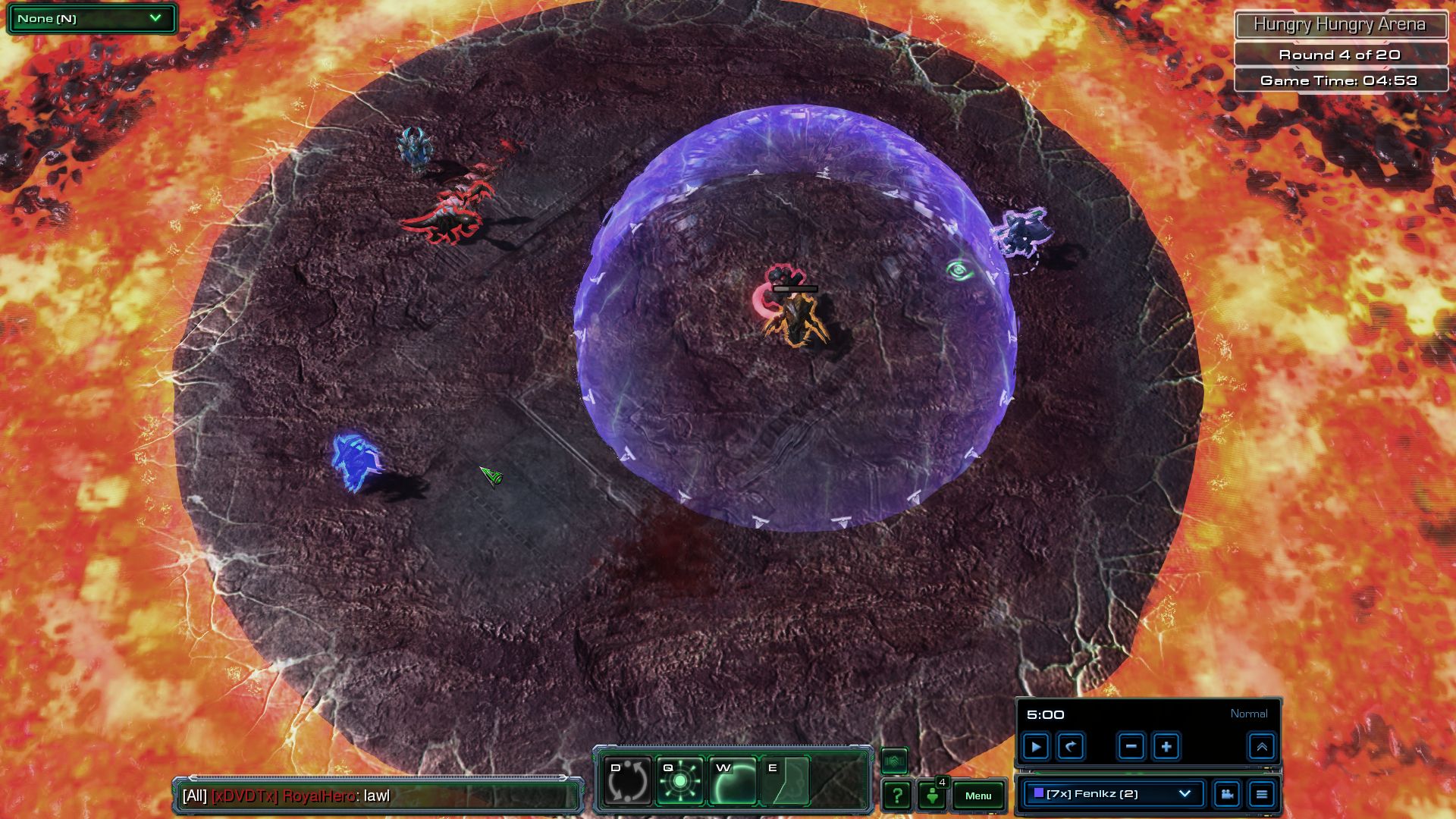Open the handshake diplomacy button
The height and width of the screenshot is (819, 1456).
[x=895, y=761]
